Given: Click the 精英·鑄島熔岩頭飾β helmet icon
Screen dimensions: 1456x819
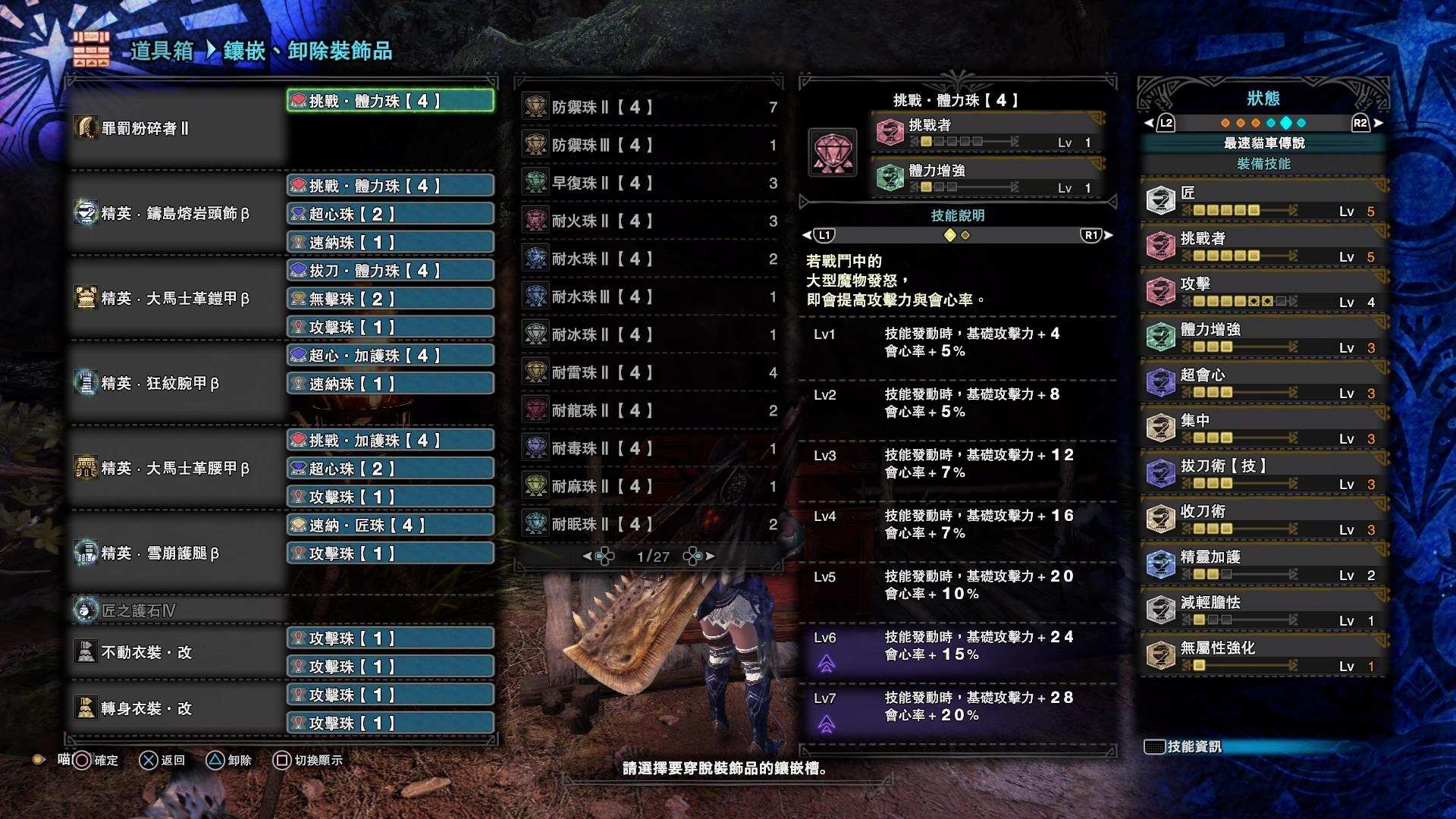Looking at the screenshot, I should [85, 214].
